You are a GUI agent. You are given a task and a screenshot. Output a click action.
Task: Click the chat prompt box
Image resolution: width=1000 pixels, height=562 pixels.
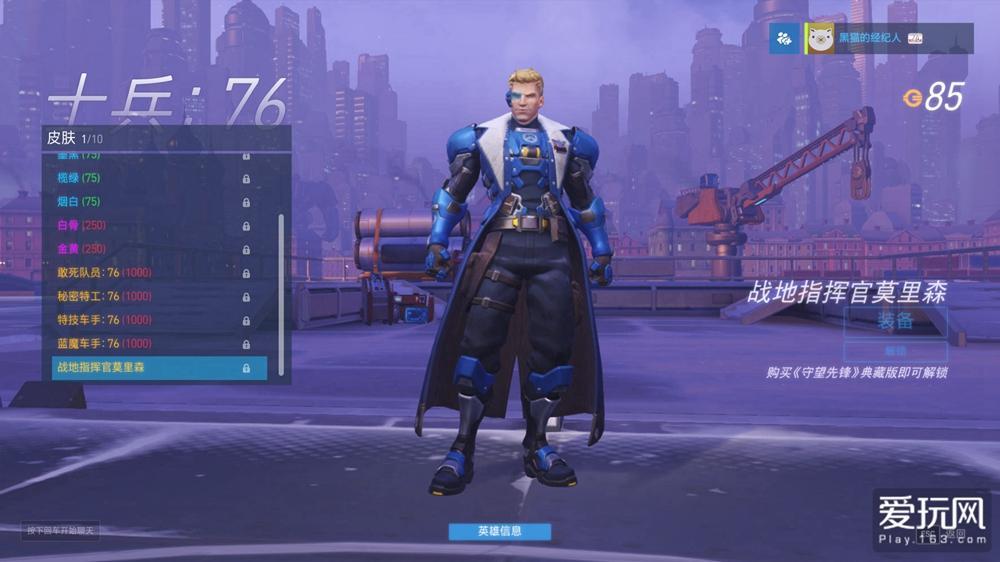click(x=62, y=531)
